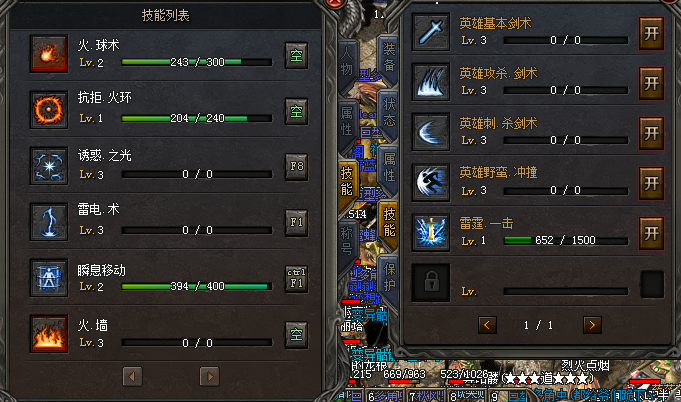The width and height of the screenshot is (681, 402).
Task: Switch to the hero's 装备 equipment tab
Action: (390, 58)
